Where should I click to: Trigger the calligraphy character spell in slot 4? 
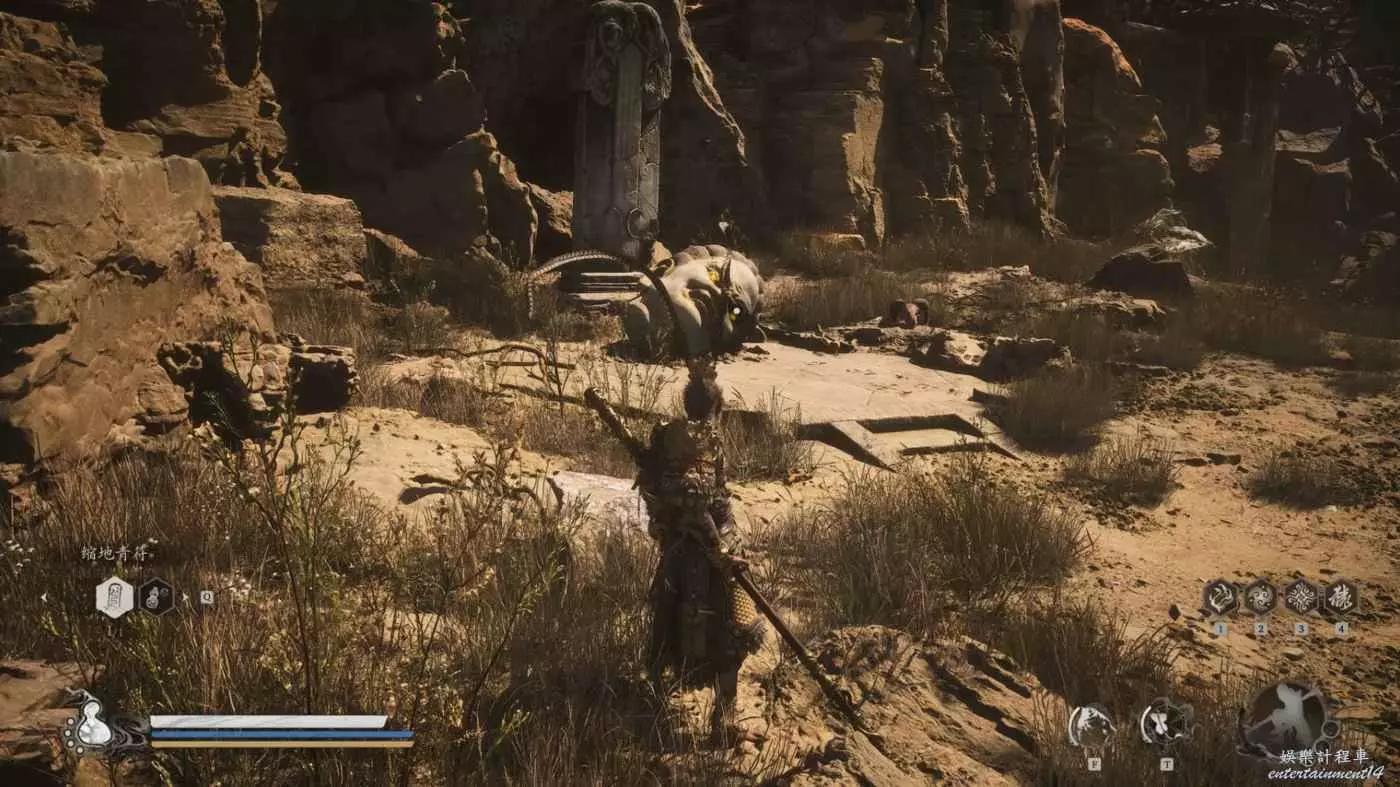click(1341, 597)
